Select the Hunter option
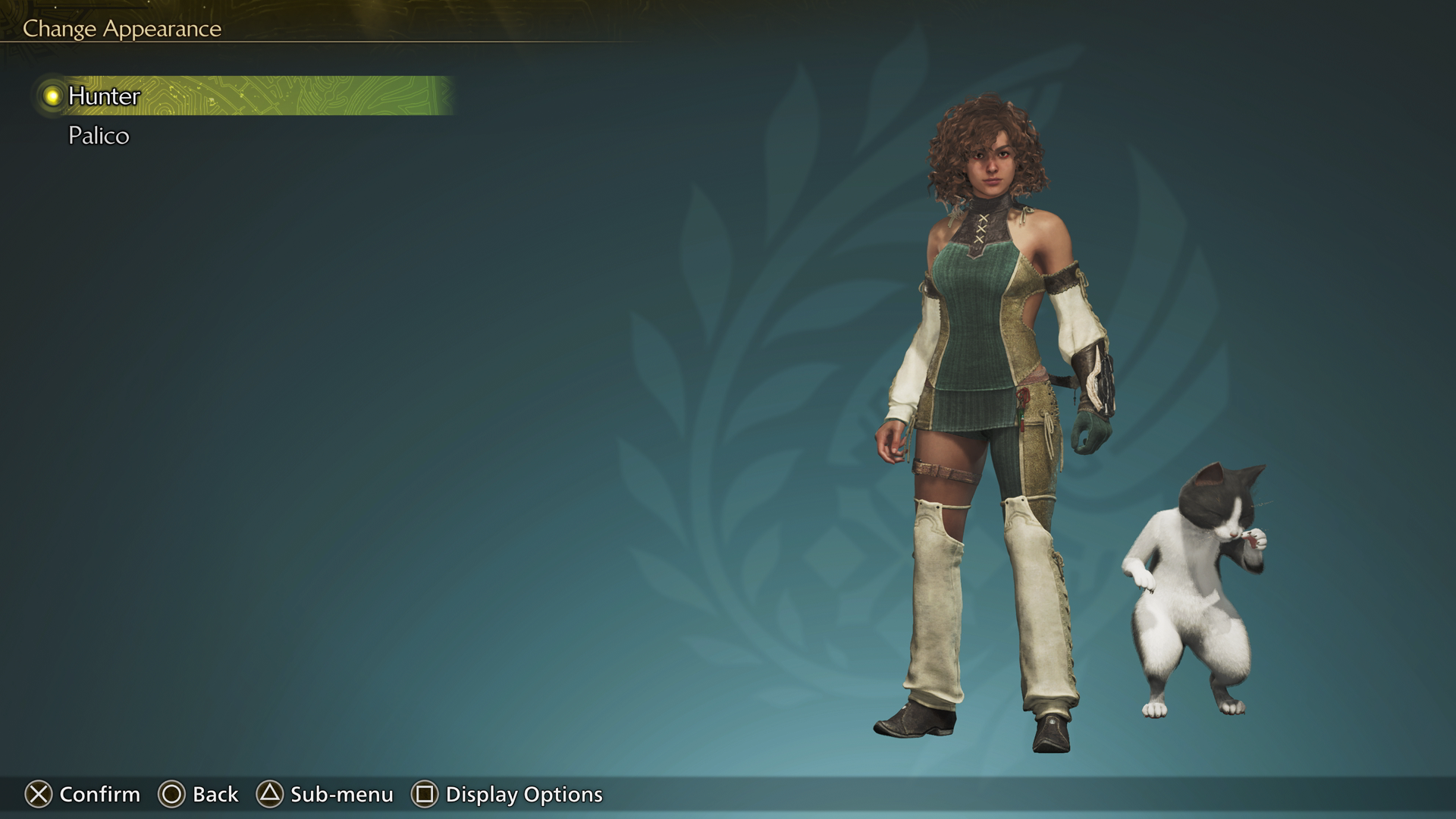 [x=102, y=97]
